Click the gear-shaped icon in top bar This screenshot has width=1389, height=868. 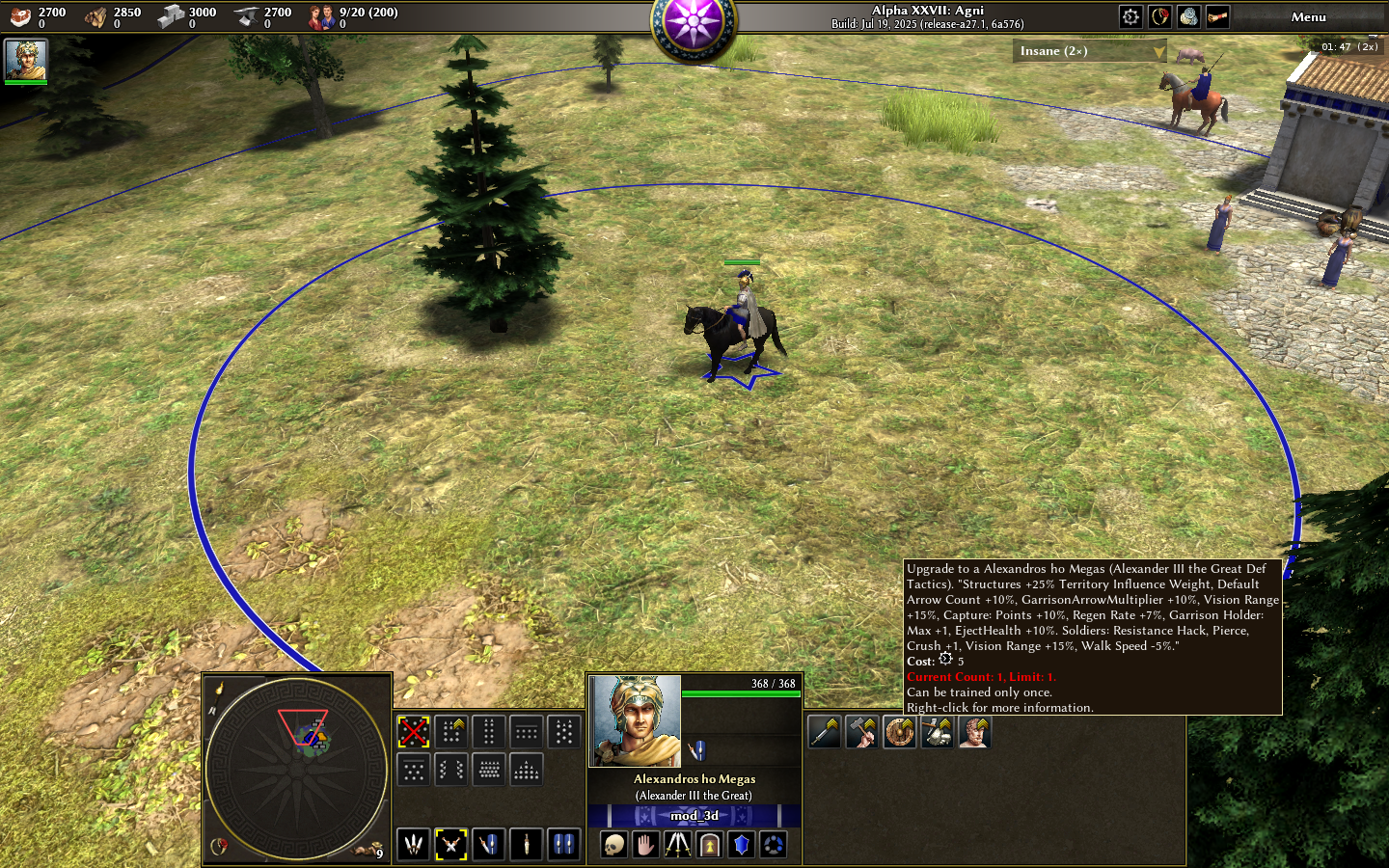(1130, 16)
